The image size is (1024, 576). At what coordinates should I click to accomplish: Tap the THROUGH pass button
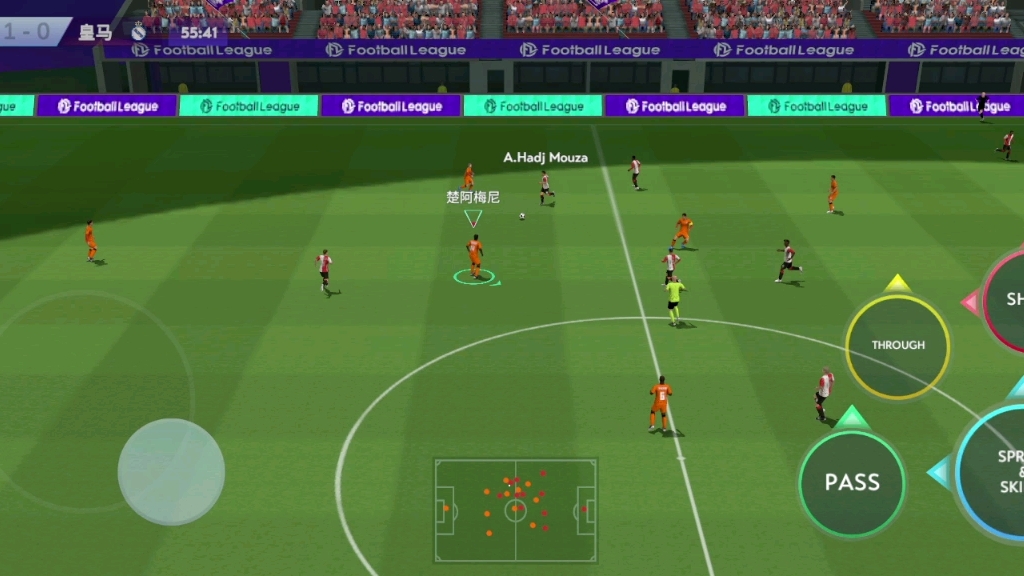tap(897, 346)
